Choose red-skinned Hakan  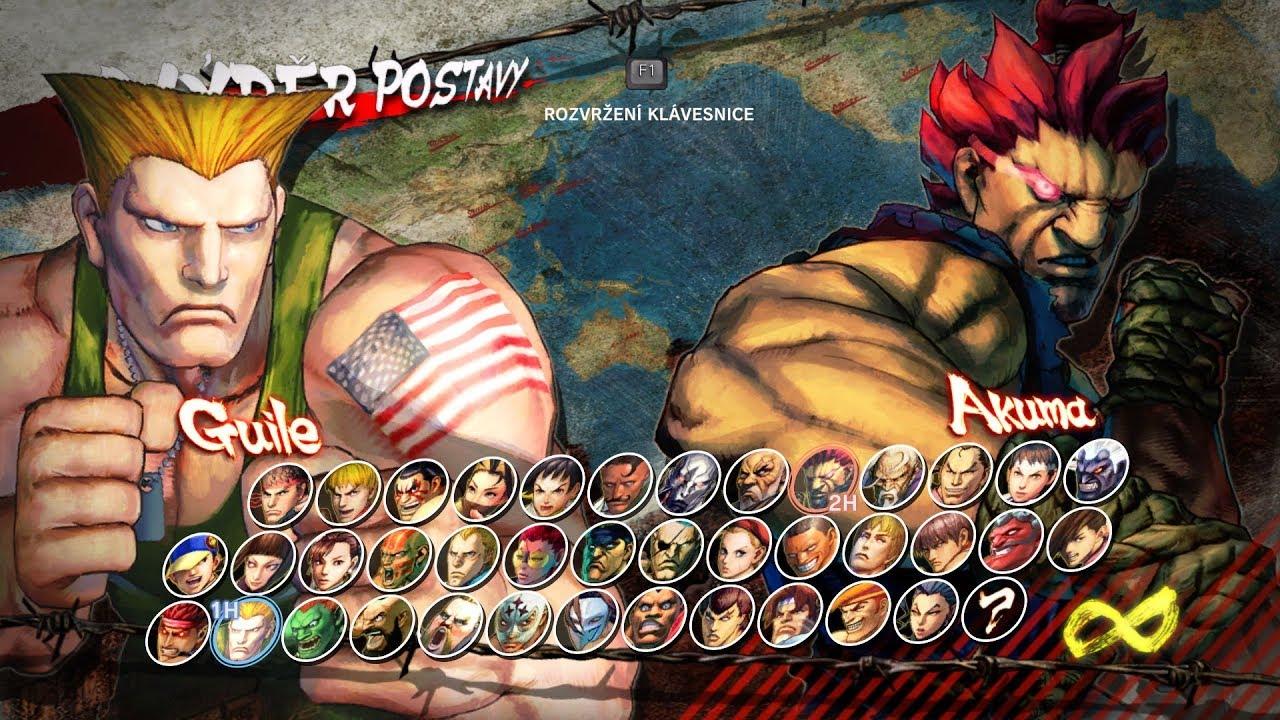[x=1013, y=539]
